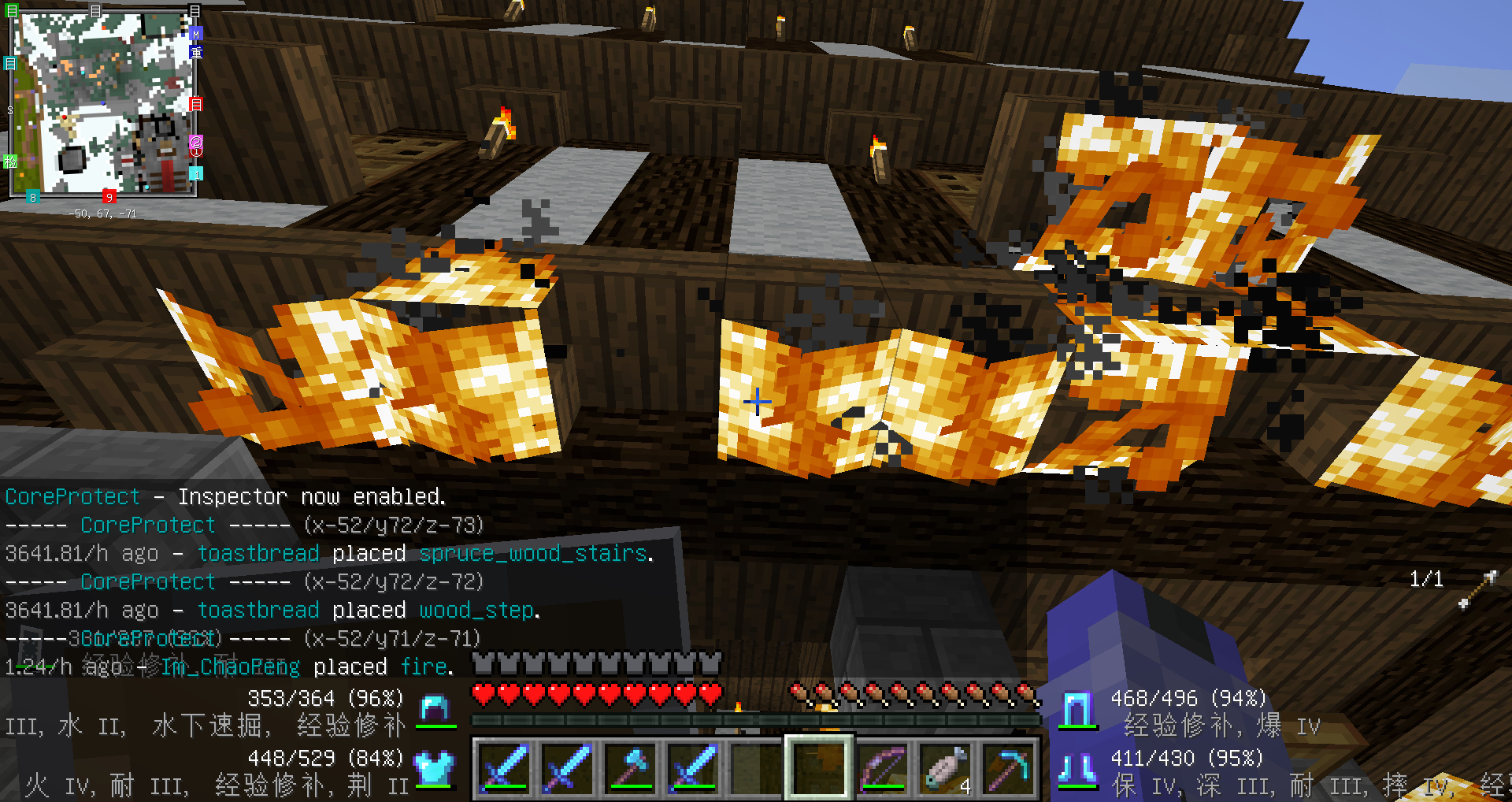Click the diamond helmet durability icon

click(435, 707)
